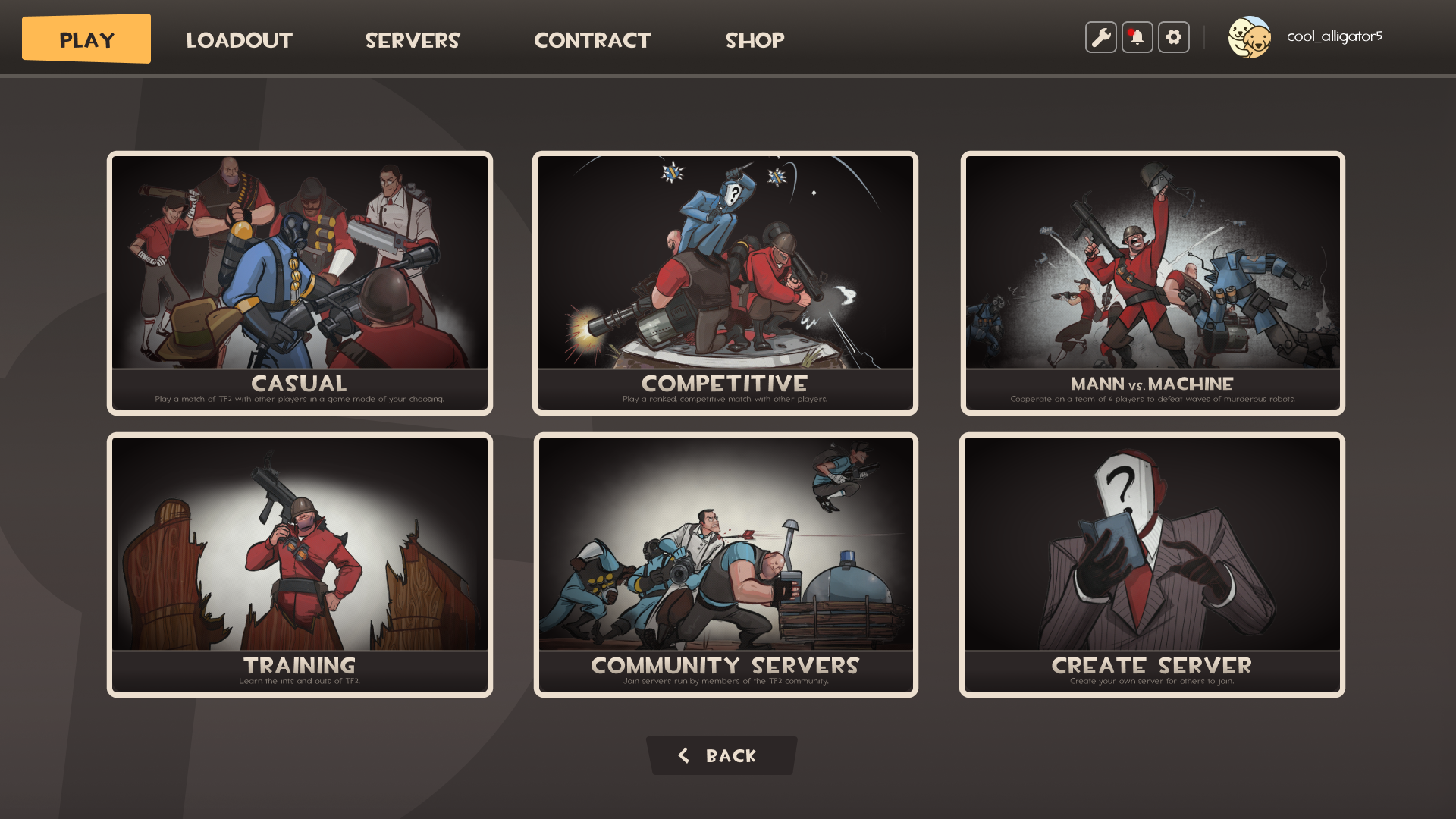Open the notifications bell icon
The height and width of the screenshot is (819, 1456).
point(1137,36)
